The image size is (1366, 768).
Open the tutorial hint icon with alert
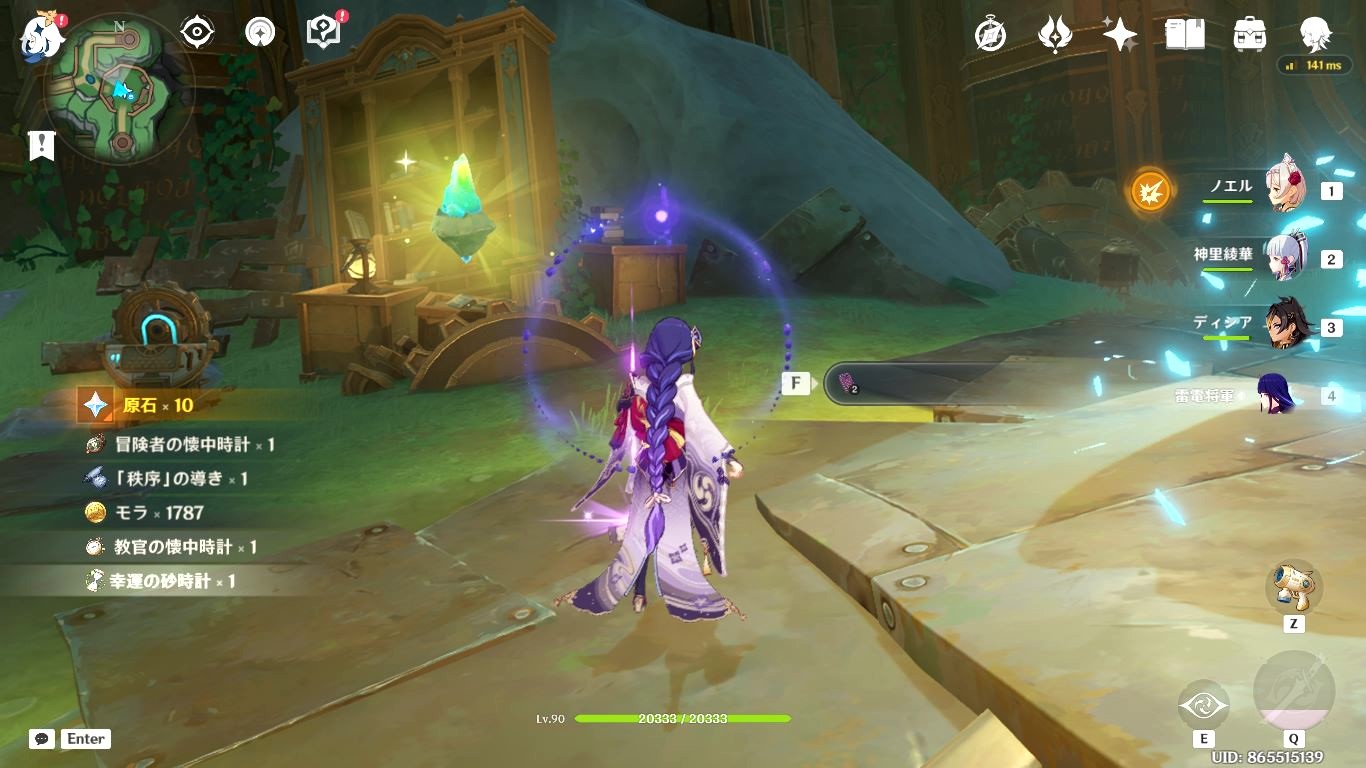pos(324,32)
